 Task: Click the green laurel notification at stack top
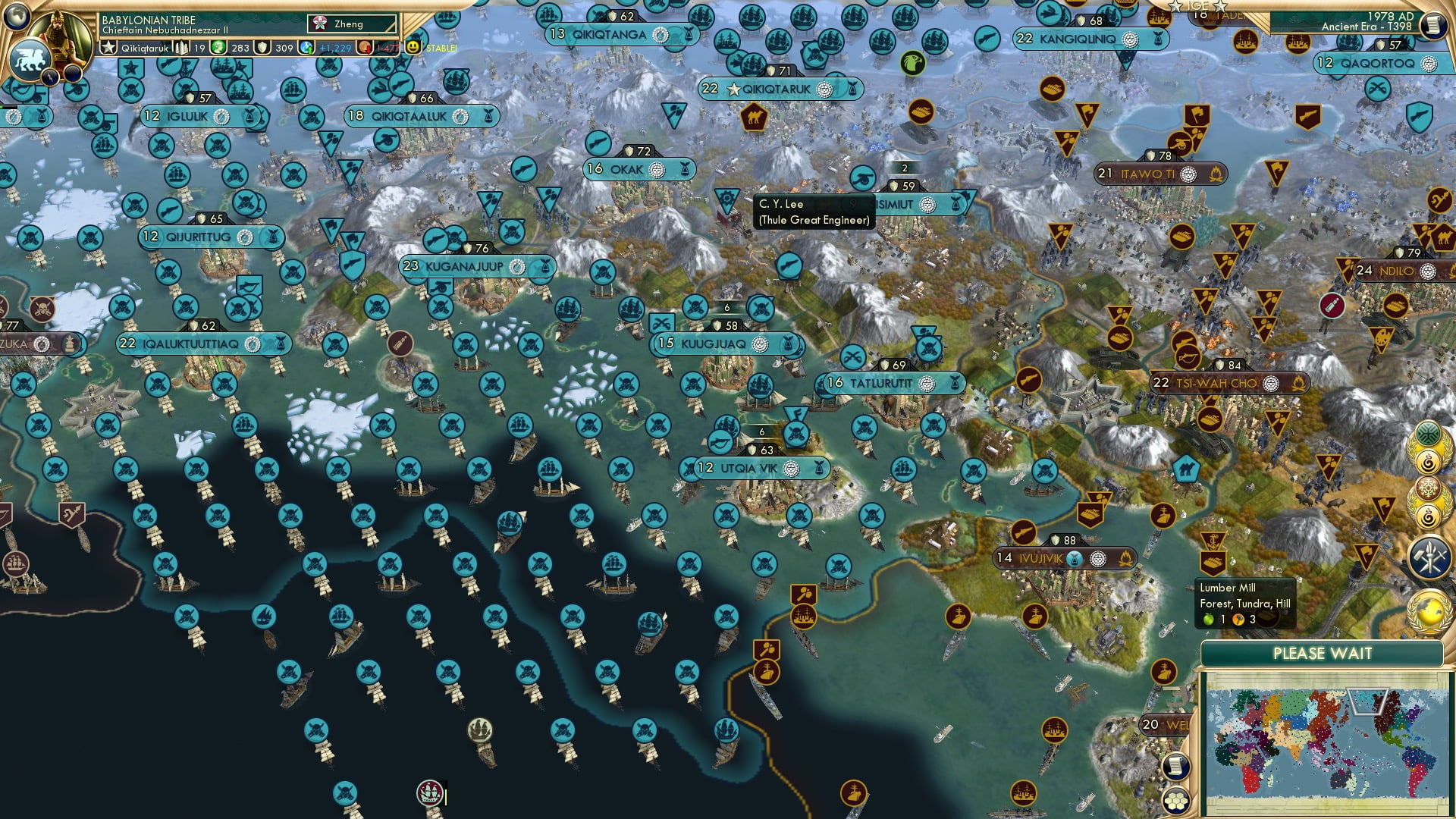point(1426,434)
